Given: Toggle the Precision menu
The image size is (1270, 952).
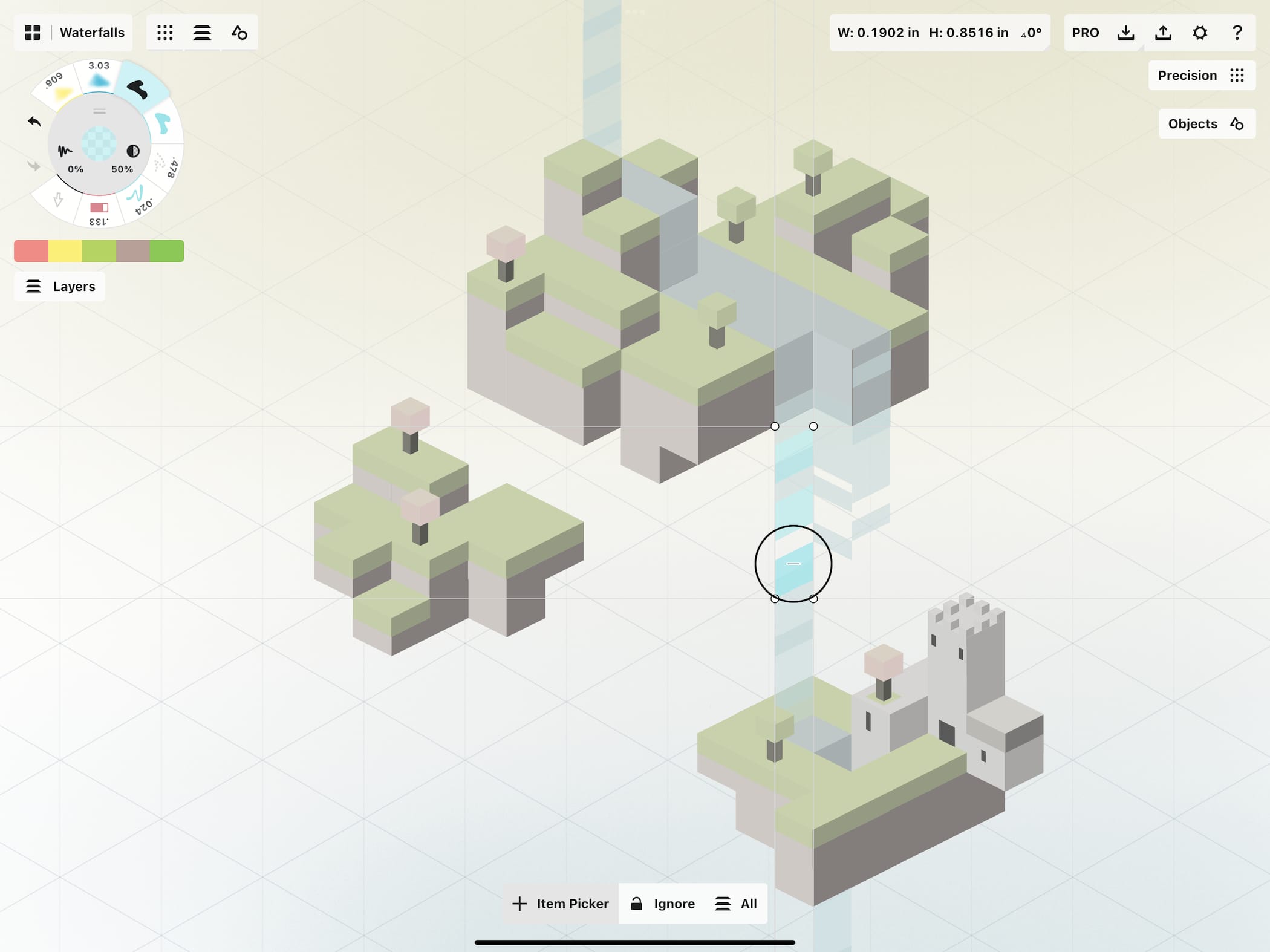Looking at the screenshot, I should tap(1201, 76).
